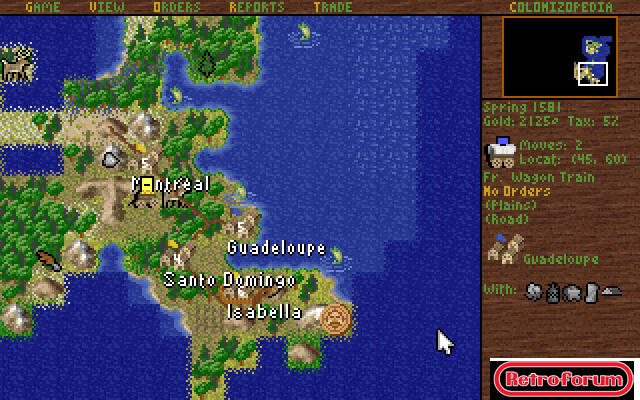Screen dimensions: 640x400
Task: Open the Colonizopedia
Action: tap(558, 7)
